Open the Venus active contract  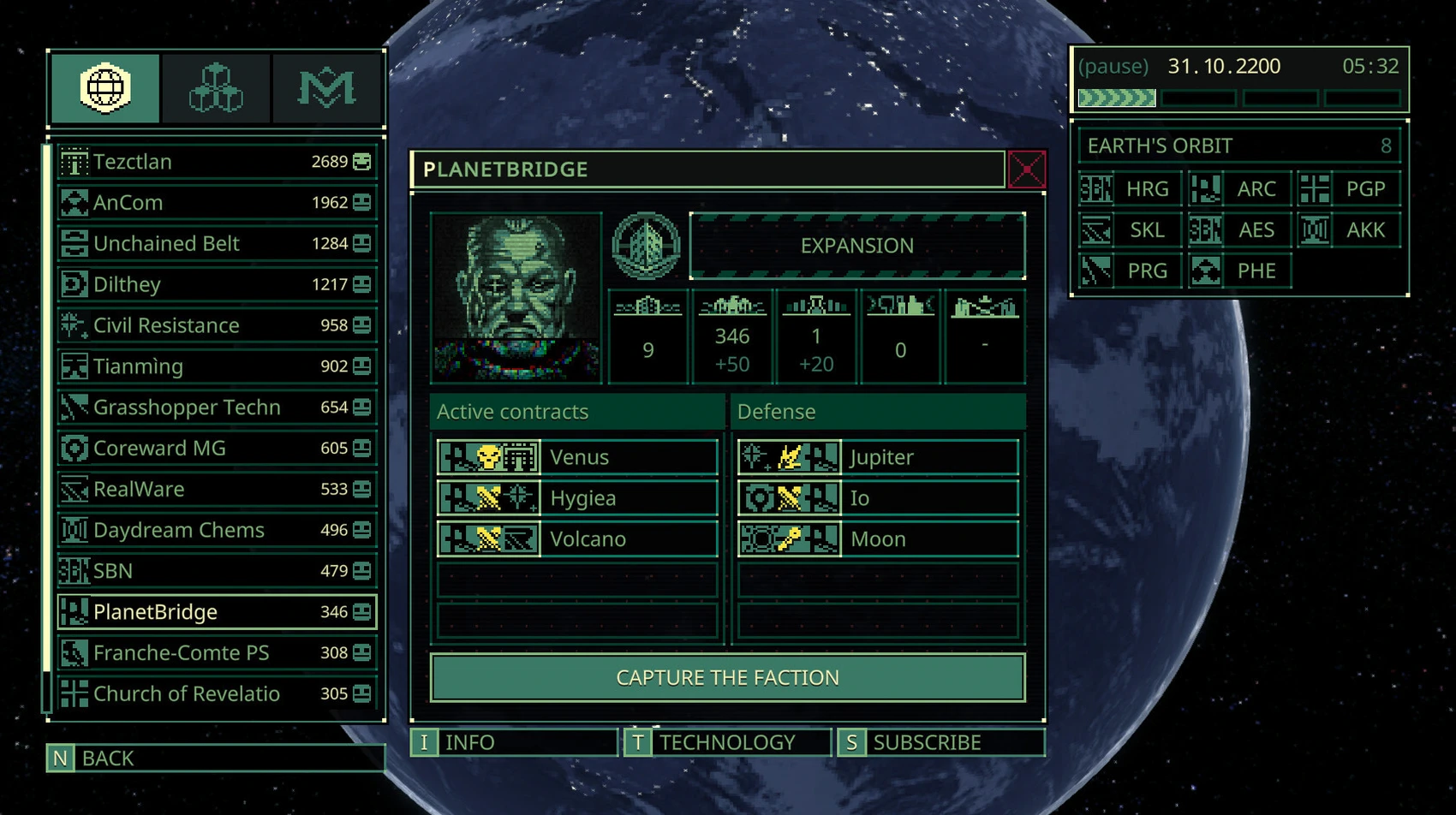pos(577,457)
